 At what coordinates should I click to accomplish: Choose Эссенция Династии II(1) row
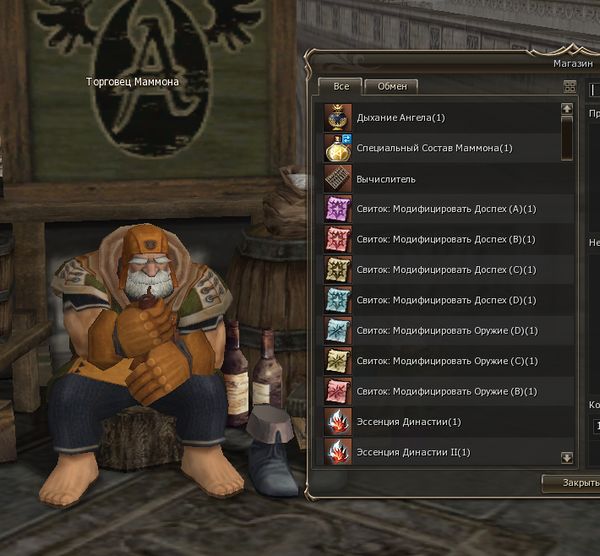point(440,452)
